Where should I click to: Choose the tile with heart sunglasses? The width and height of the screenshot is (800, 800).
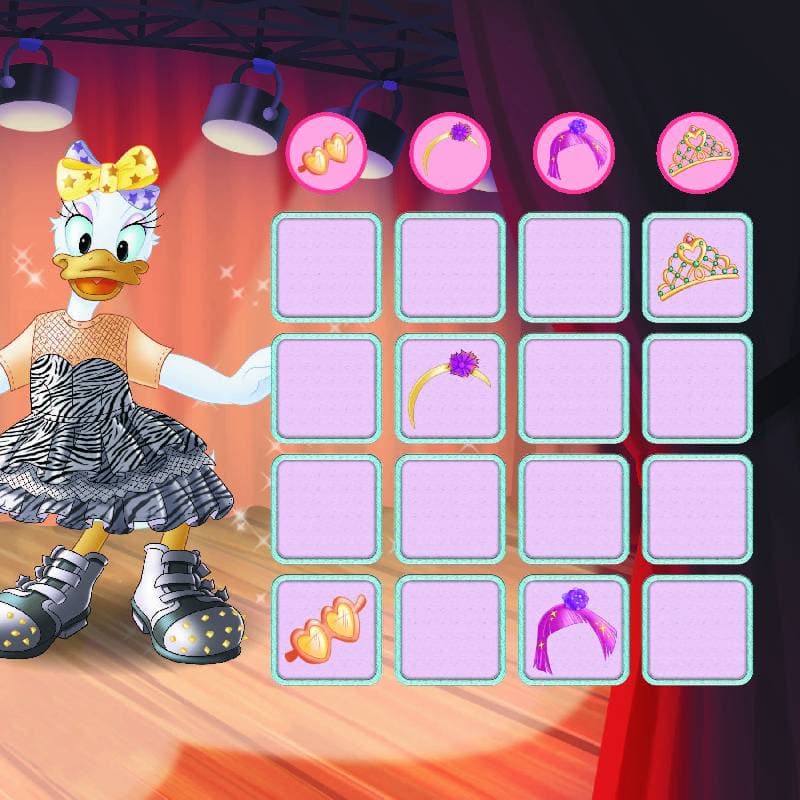tap(327, 629)
